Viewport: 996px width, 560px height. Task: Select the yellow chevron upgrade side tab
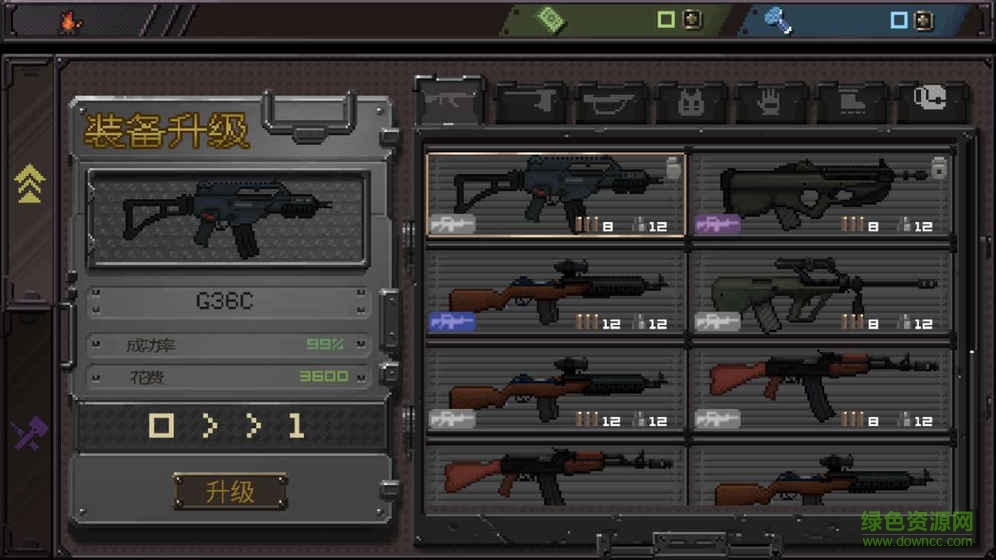(29, 185)
